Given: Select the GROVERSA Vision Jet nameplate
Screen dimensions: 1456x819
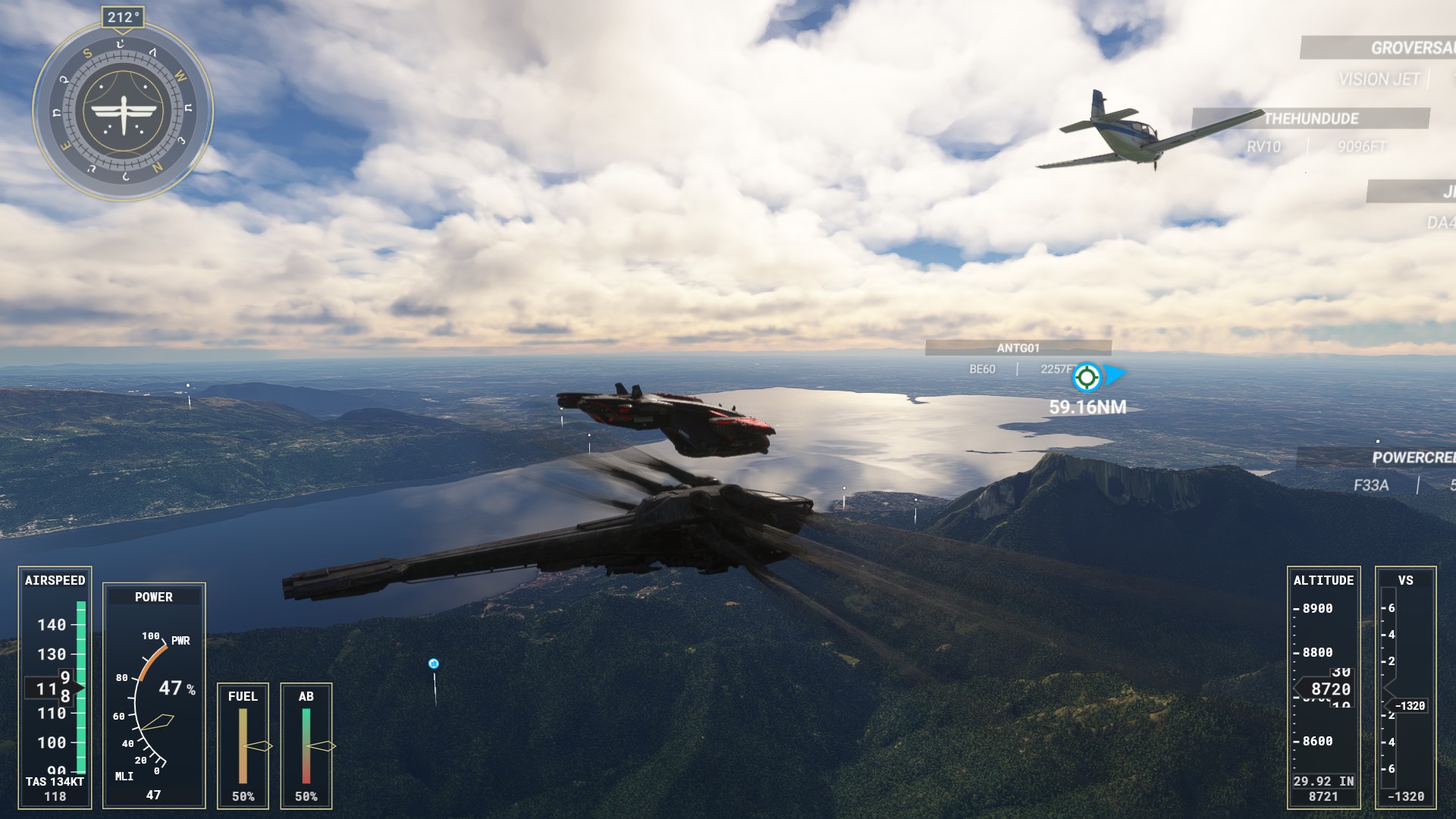Looking at the screenshot, I should (1410, 48).
